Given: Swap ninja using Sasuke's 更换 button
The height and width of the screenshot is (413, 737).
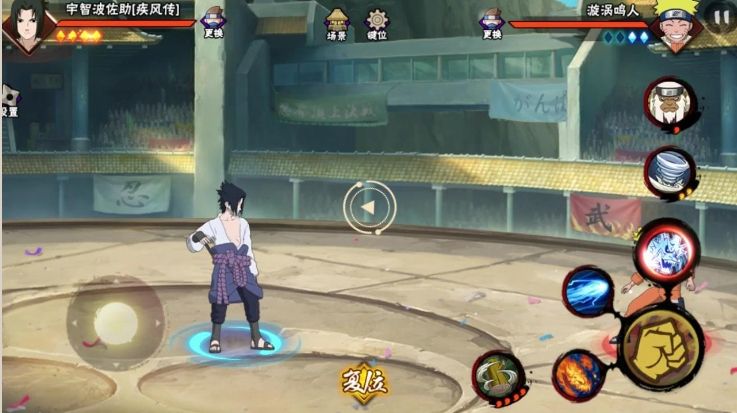Looking at the screenshot, I should click(x=213, y=24).
